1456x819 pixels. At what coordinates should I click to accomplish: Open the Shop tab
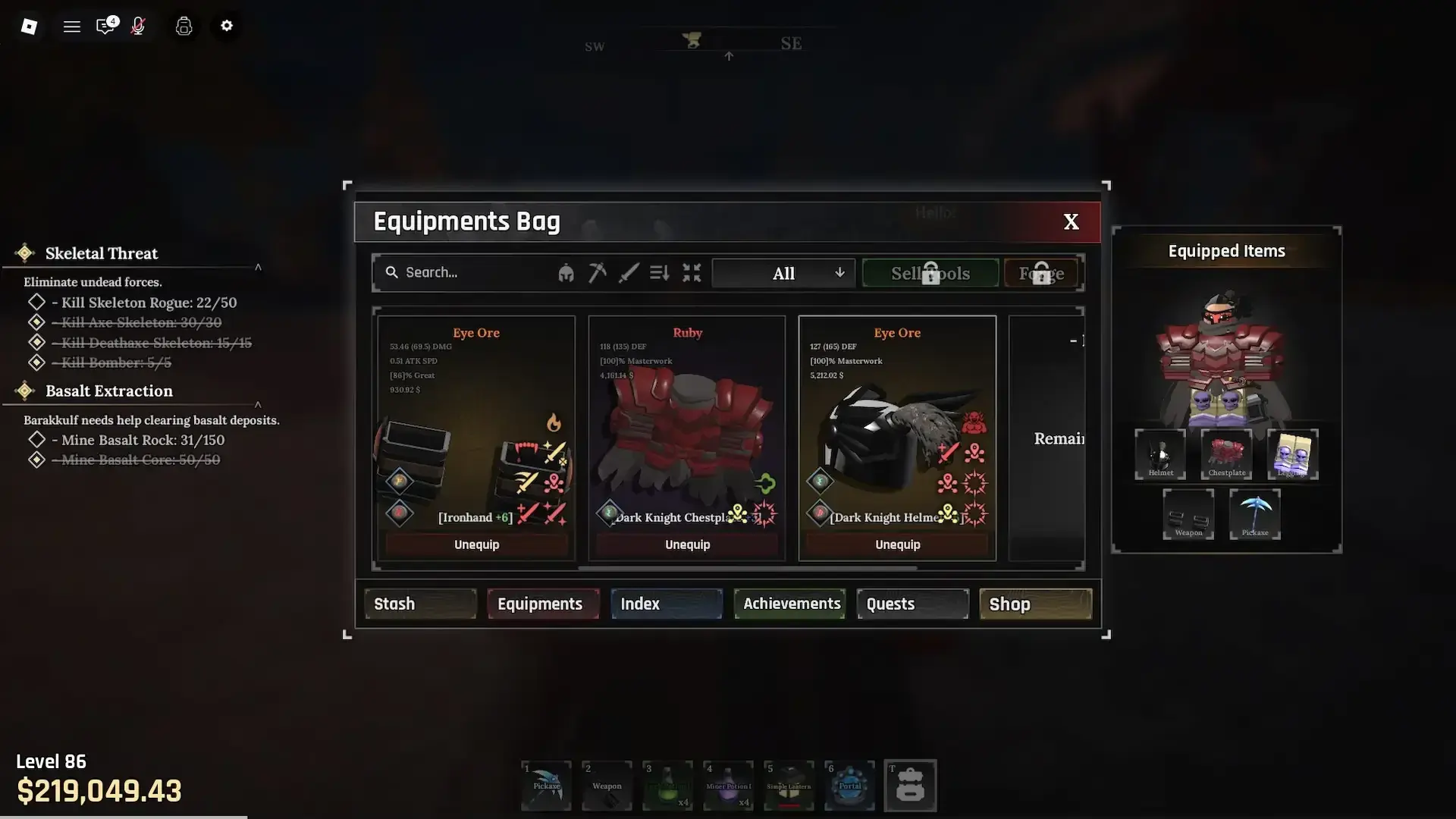(x=1009, y=604)
